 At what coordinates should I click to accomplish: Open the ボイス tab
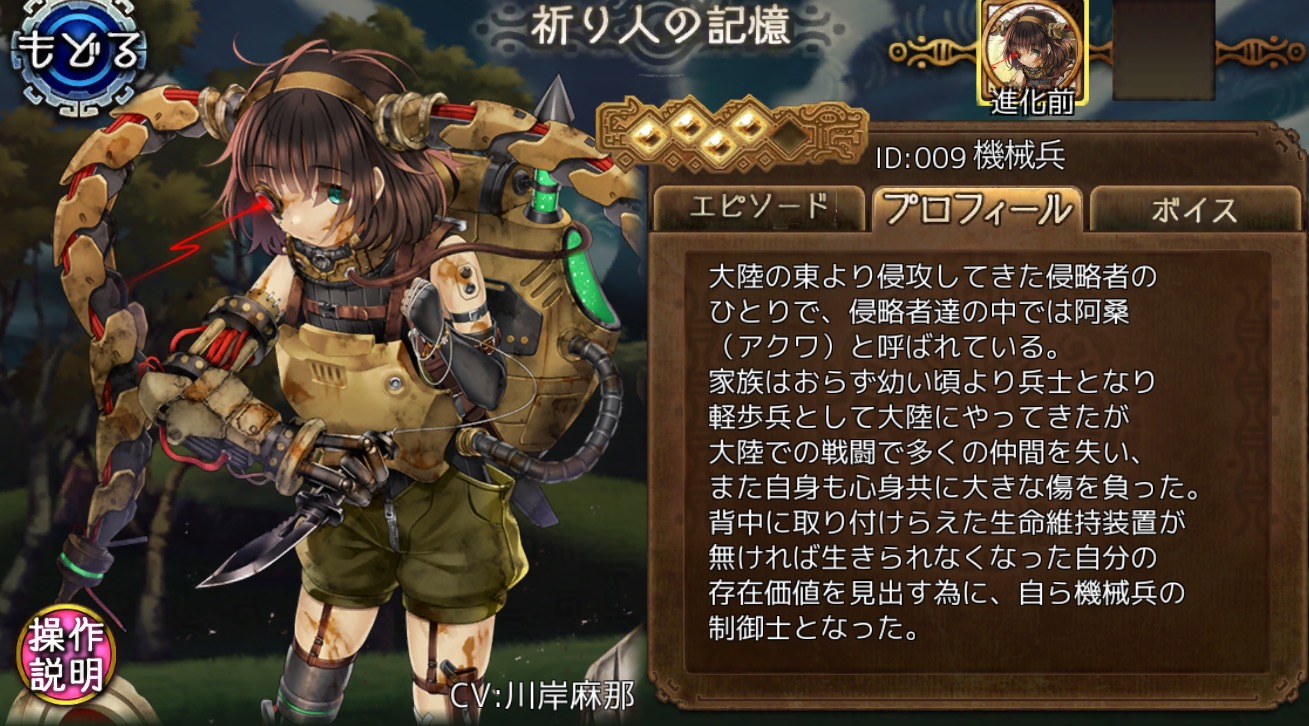(1194, 209)
